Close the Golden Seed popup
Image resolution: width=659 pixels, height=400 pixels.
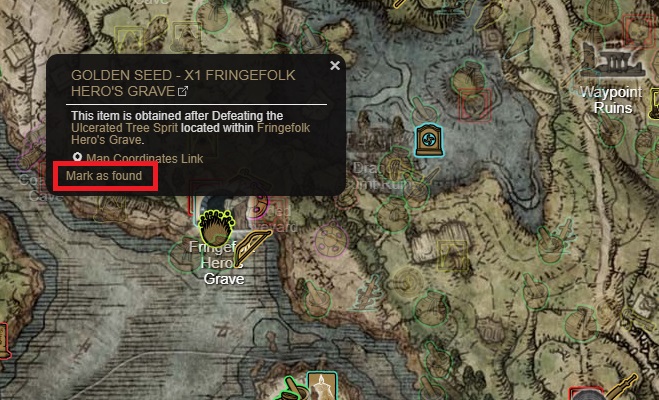point(335,66)
